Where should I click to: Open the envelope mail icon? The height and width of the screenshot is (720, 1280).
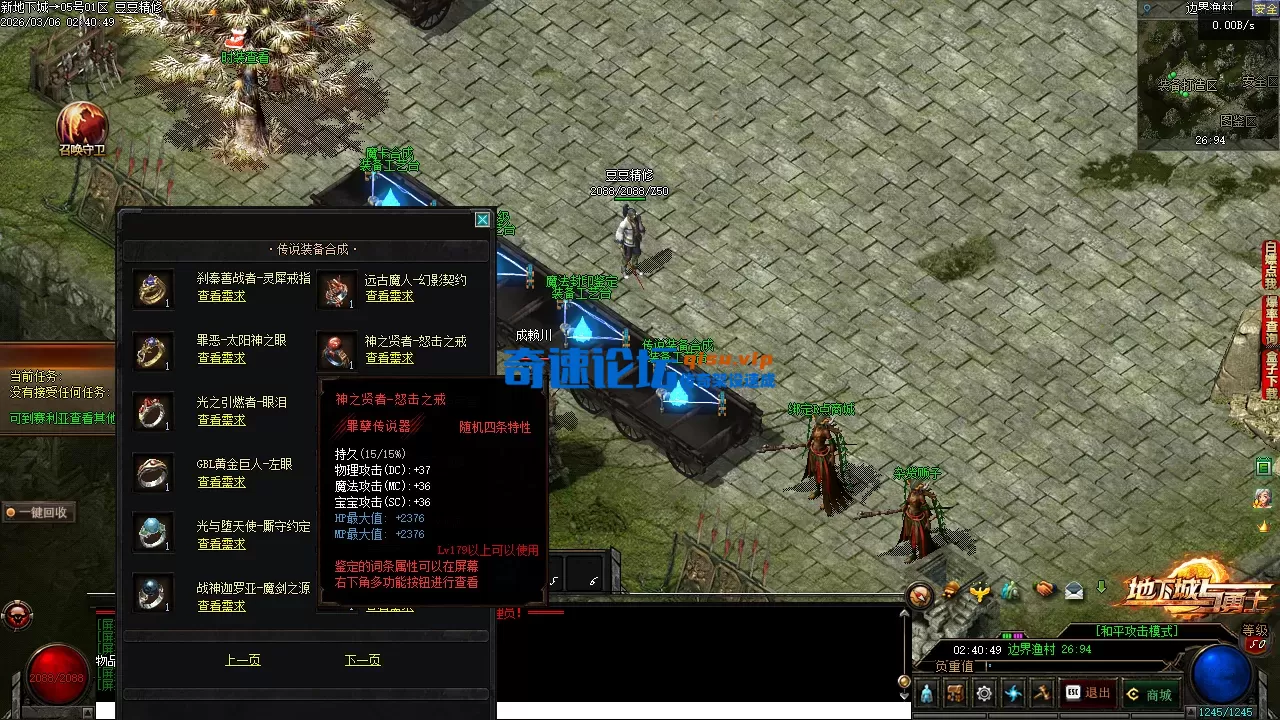tap(1074, 590)
